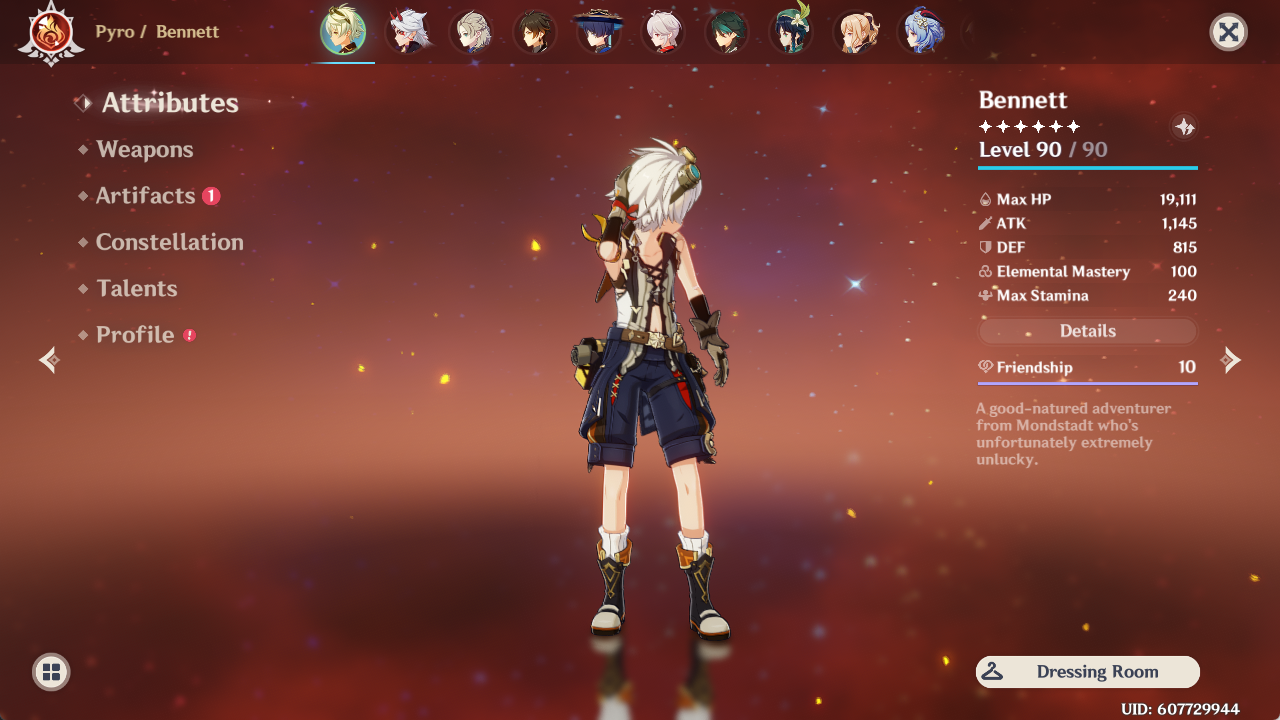Pick Xiao's dark green-haired portrait
This screenshot has width=1280, height=720.
727,32
